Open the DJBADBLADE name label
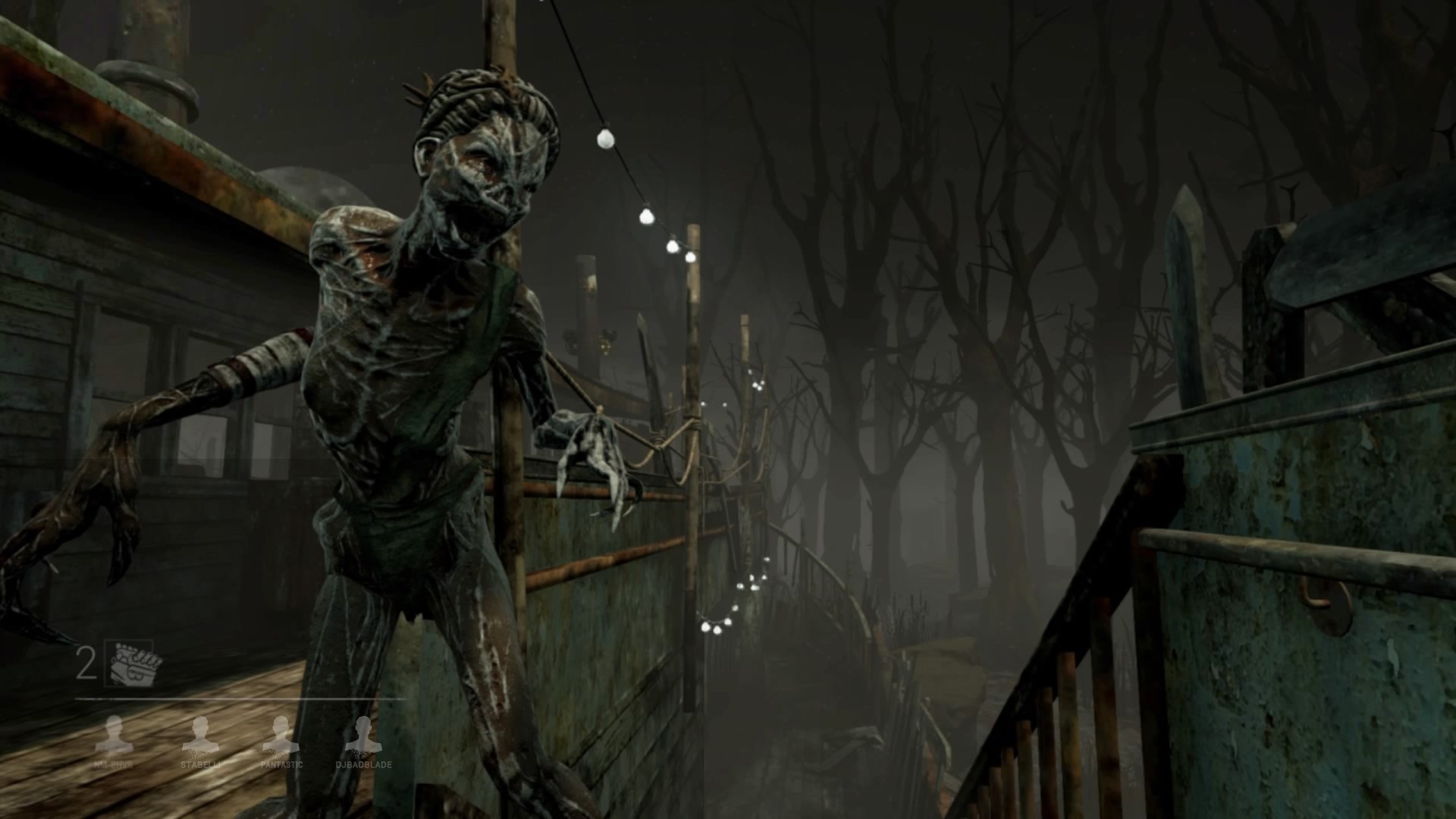 (364, 765)
